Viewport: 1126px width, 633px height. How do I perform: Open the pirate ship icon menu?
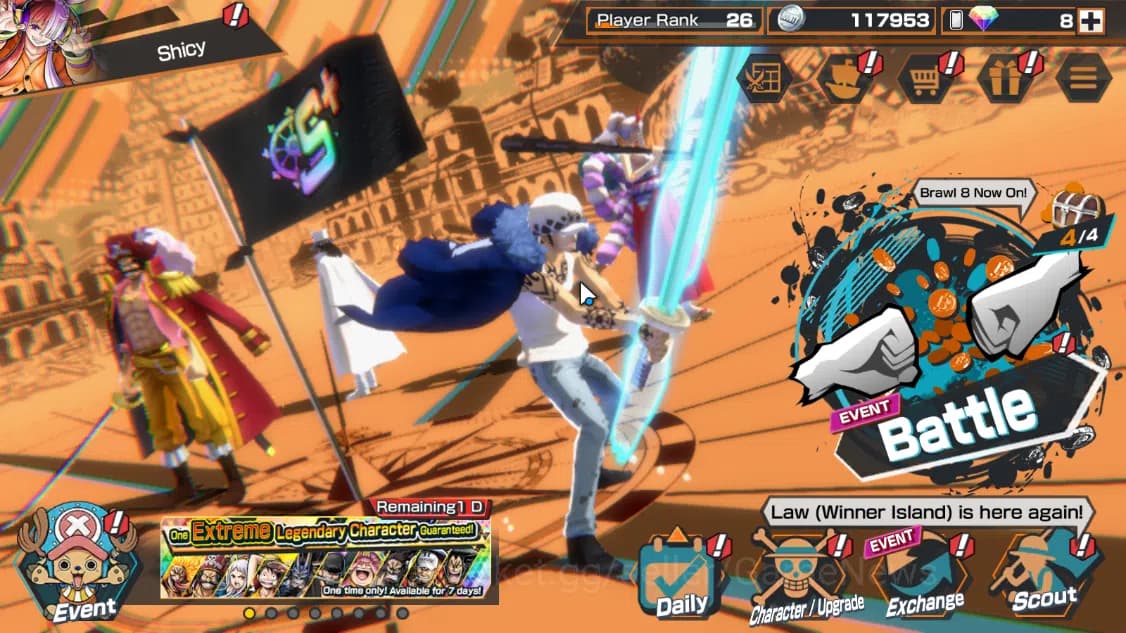845,78
